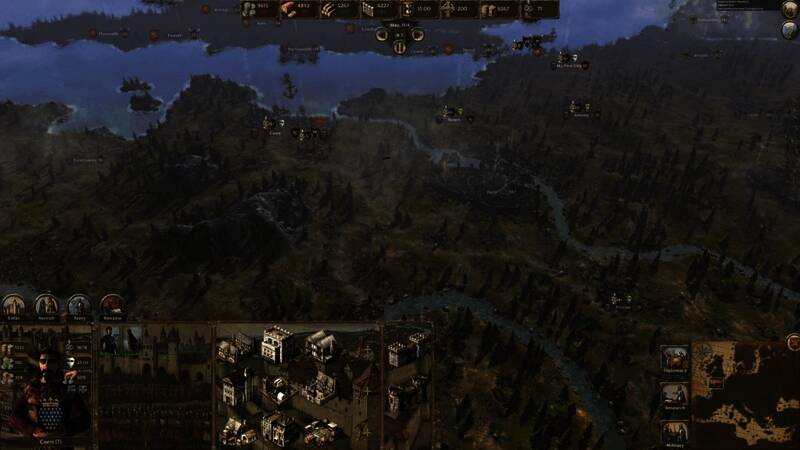Screen dimensions: 800x450
Task: Select the first round tab showing a castle
Action: [14, 306]
